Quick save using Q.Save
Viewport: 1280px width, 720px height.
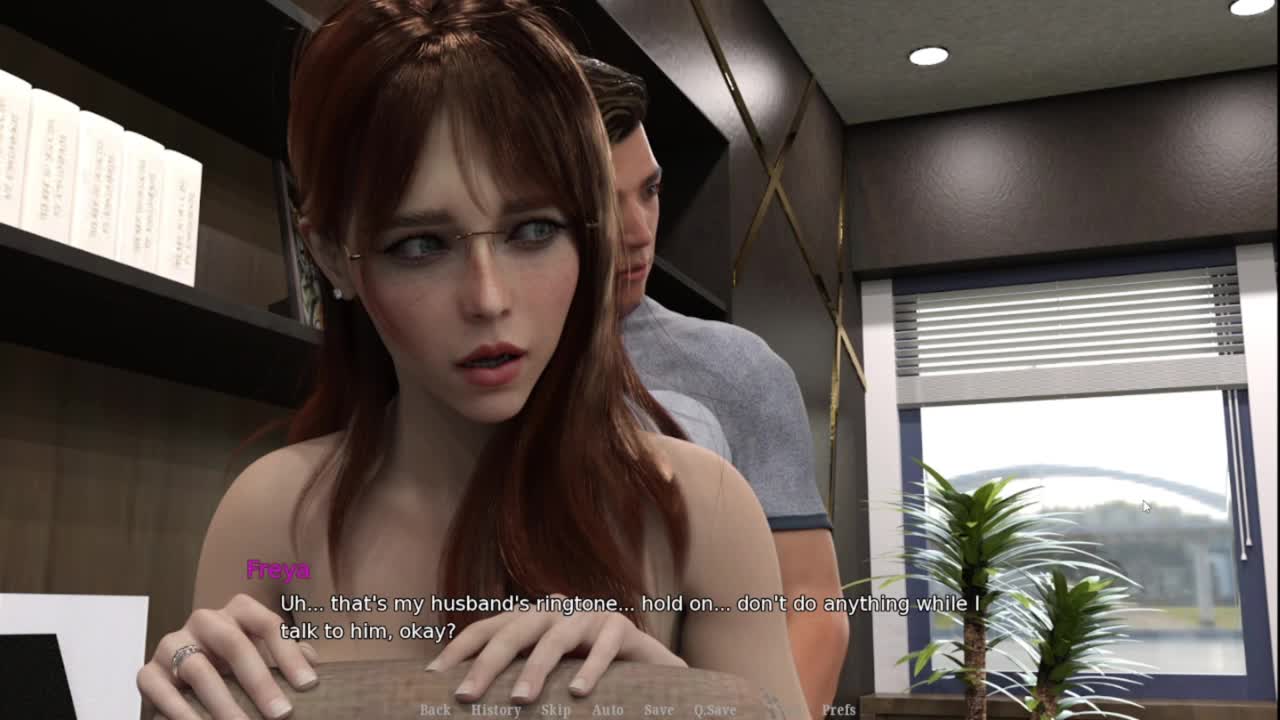coord(715,710)
